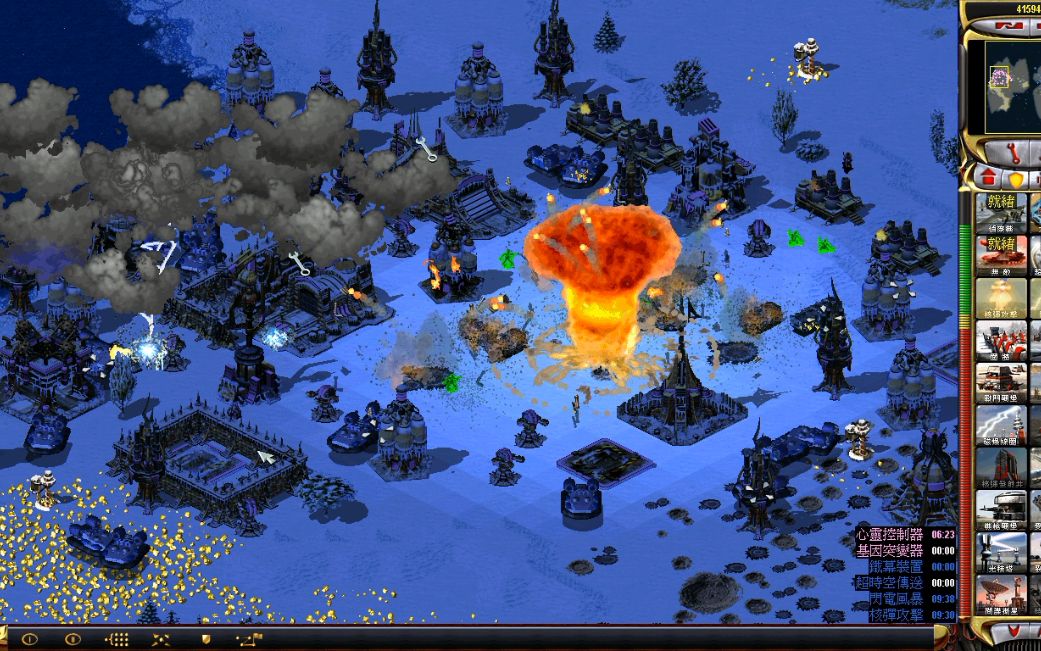Select the red structures build tab
1041x651 pixels.
[x=988, y=178]
